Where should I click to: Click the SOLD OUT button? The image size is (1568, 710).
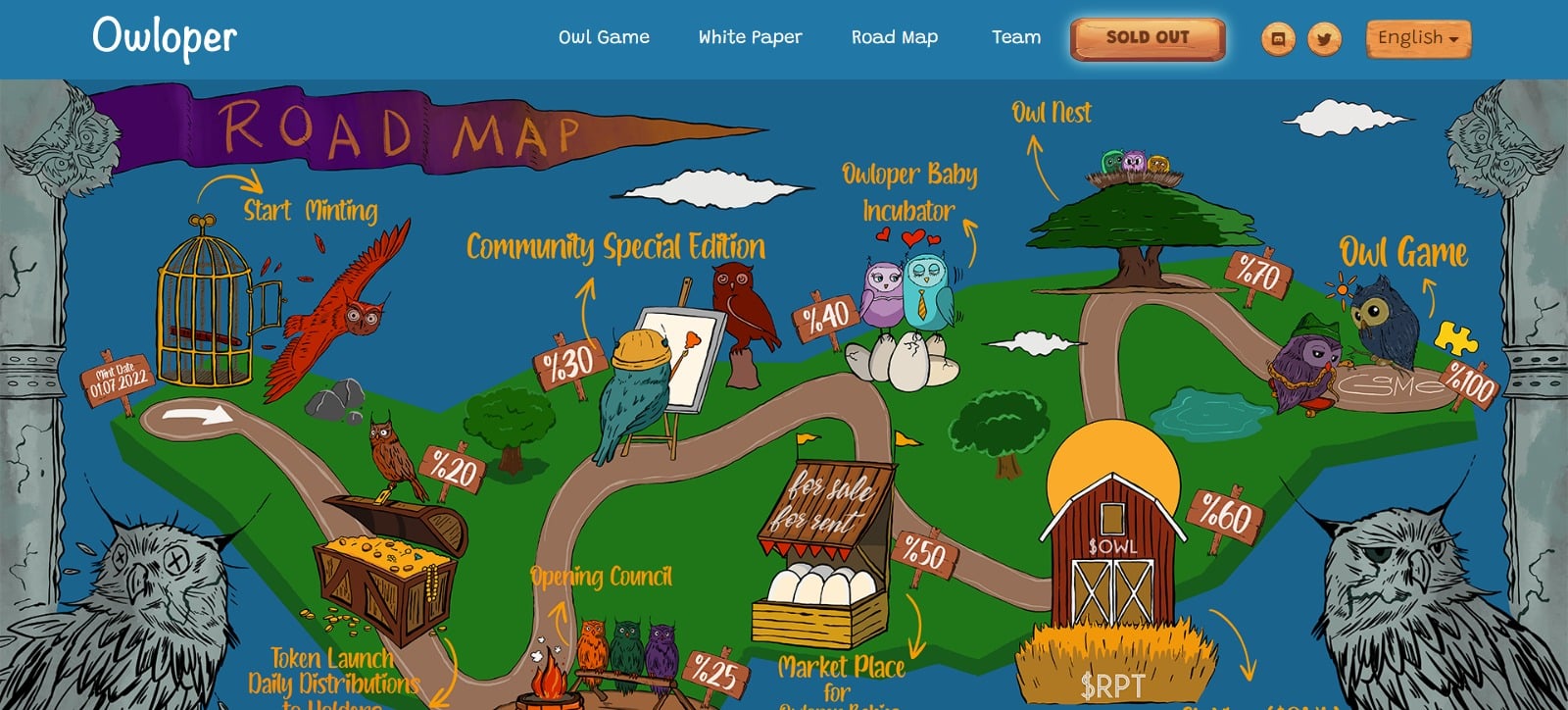coord(1147,37)
